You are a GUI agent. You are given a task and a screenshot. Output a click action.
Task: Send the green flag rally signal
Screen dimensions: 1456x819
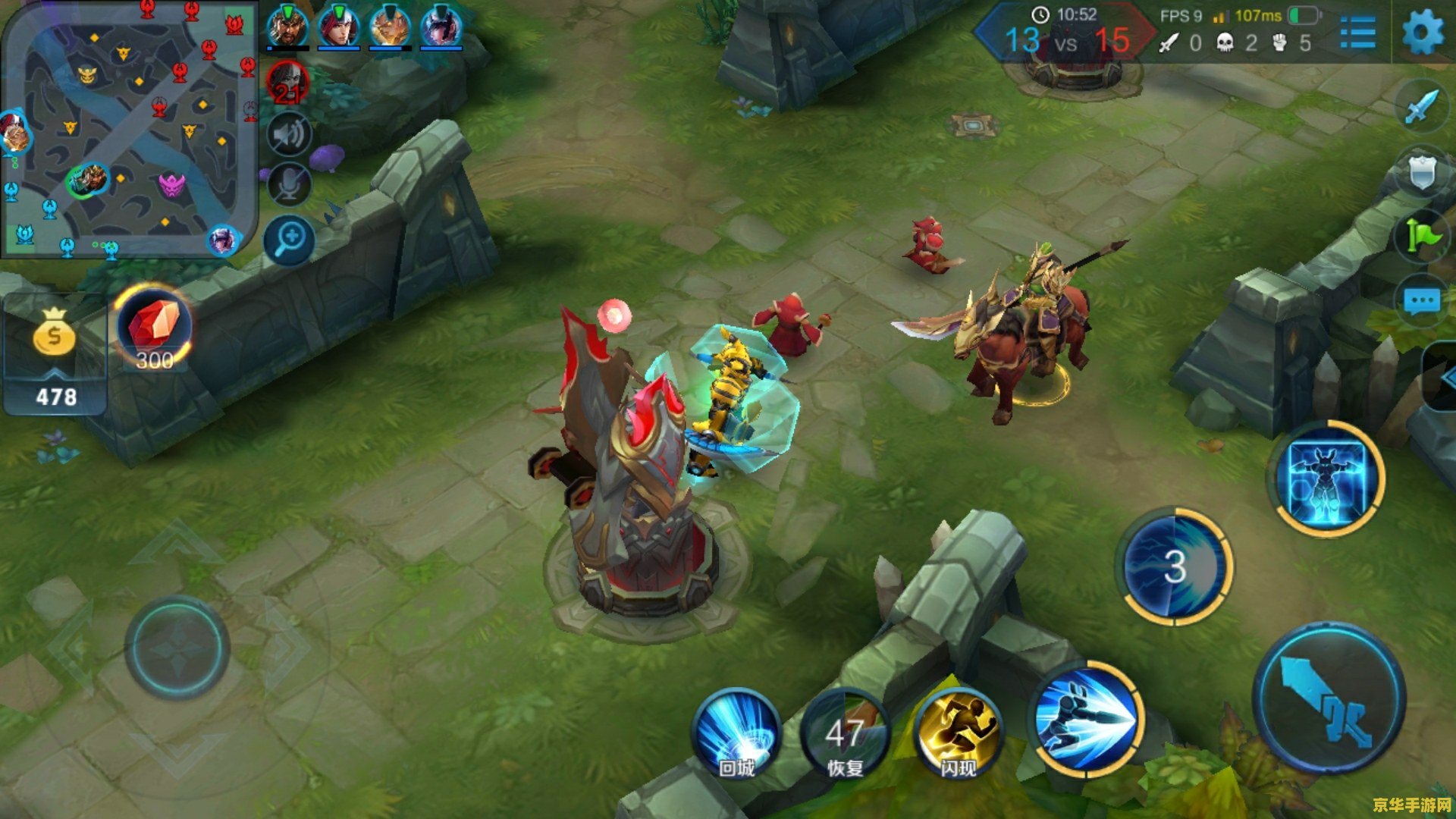(1422, 235)
